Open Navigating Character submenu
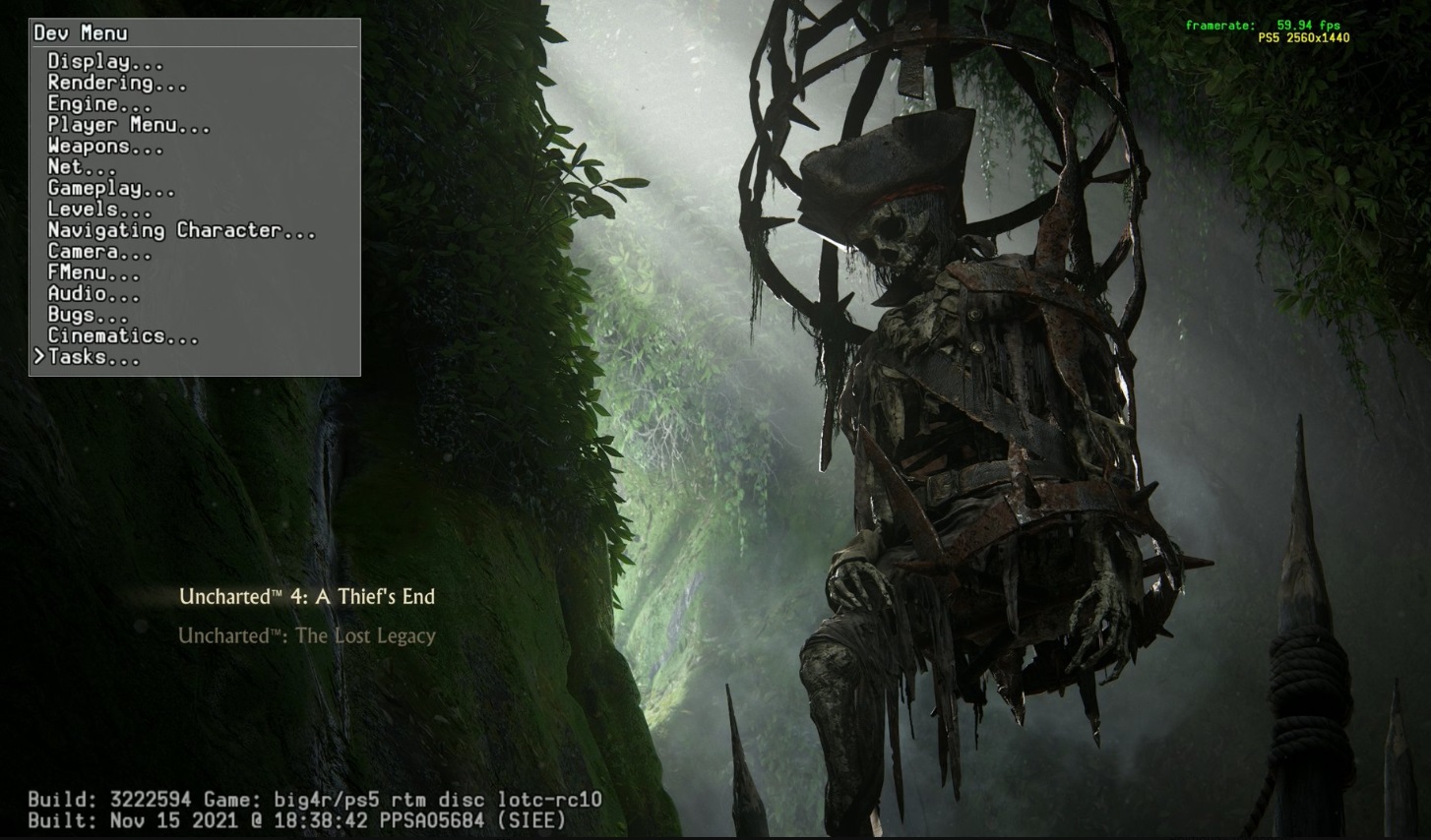 point(182,230)
